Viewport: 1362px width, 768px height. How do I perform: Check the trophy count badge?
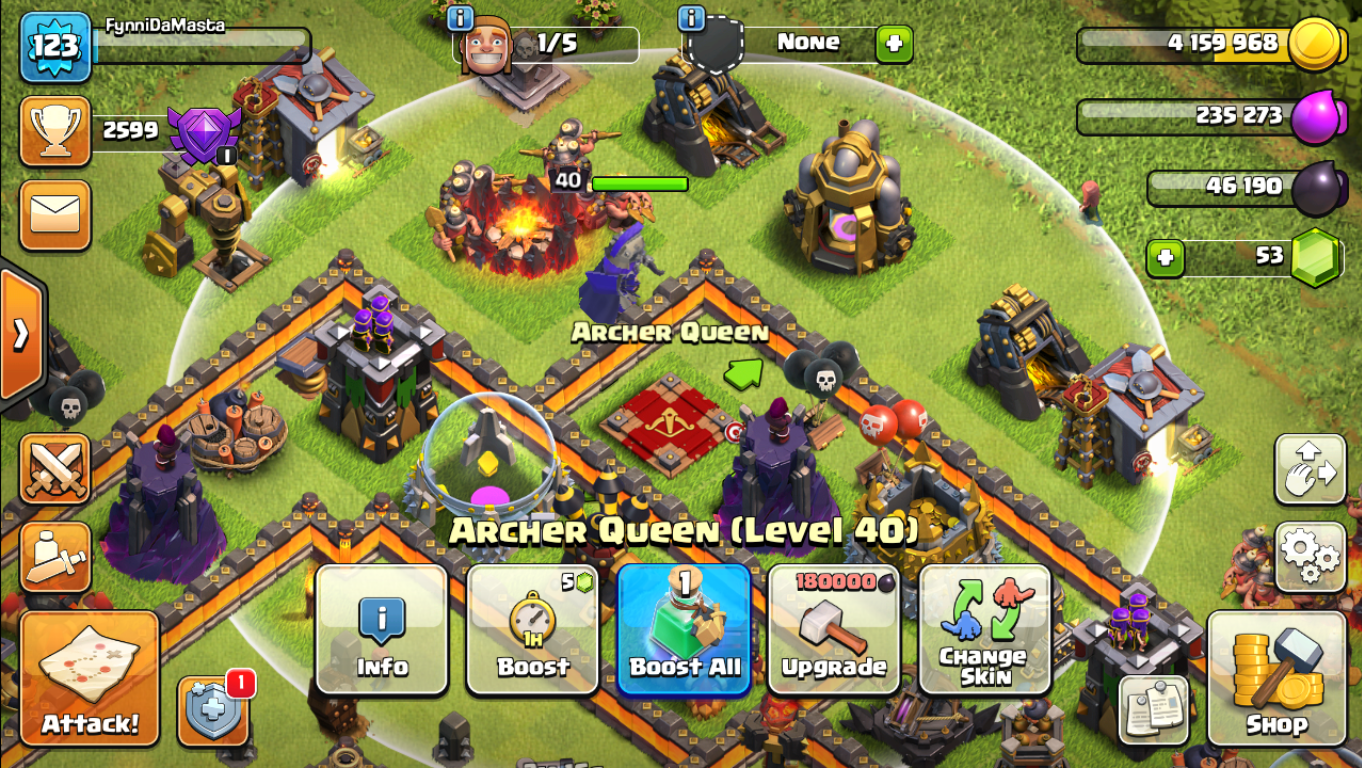(x=55, y=128)
